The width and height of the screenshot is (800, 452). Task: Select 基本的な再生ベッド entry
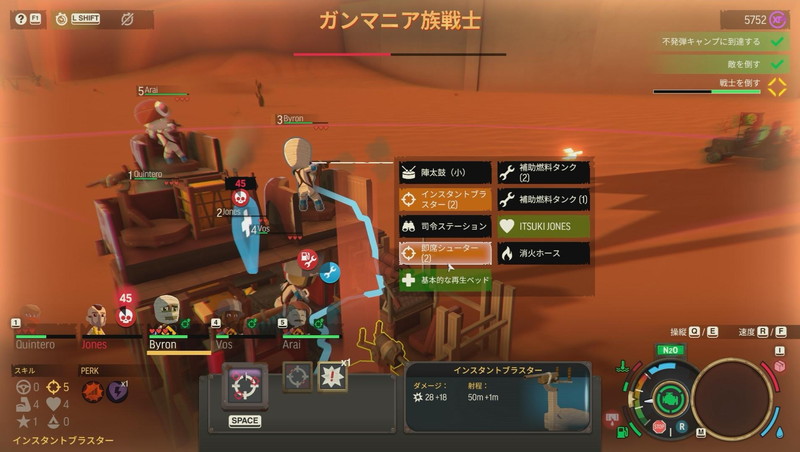[x=445, y=281]
